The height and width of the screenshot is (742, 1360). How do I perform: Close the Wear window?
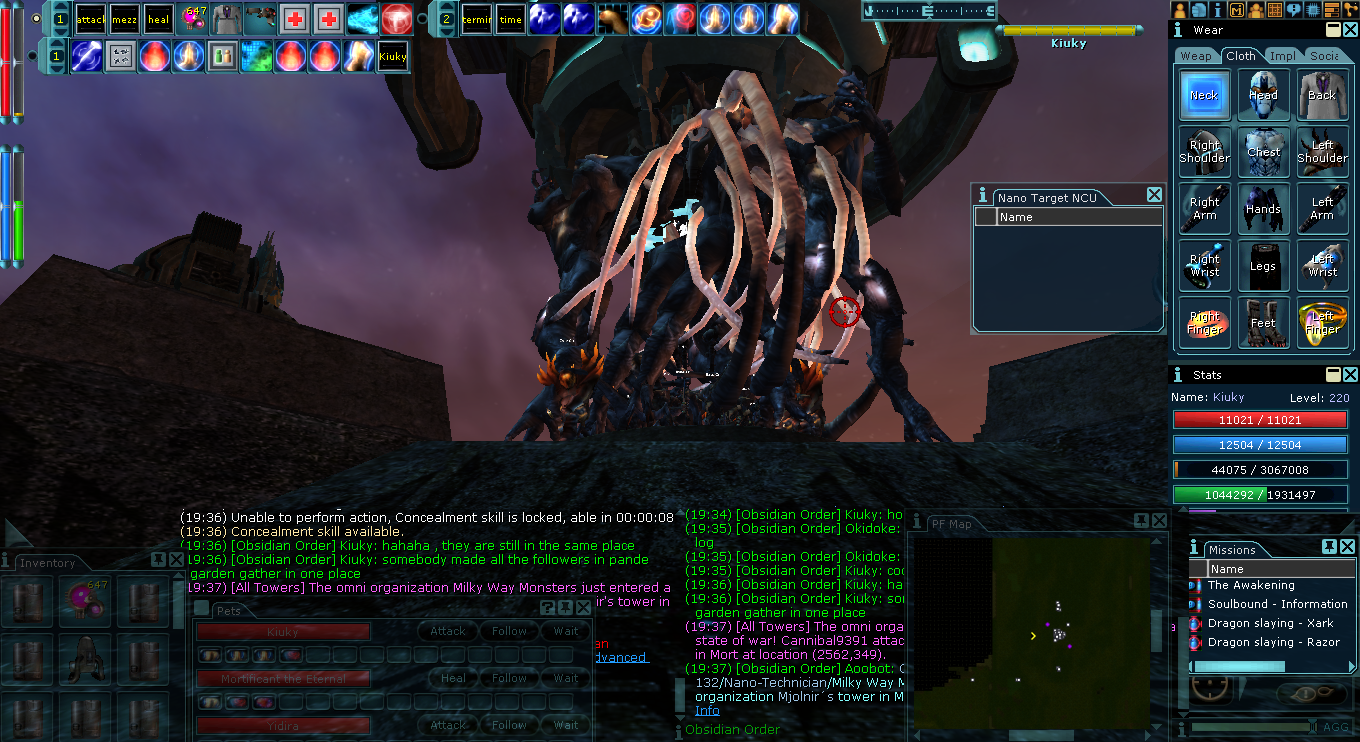tap(1349, 30)
